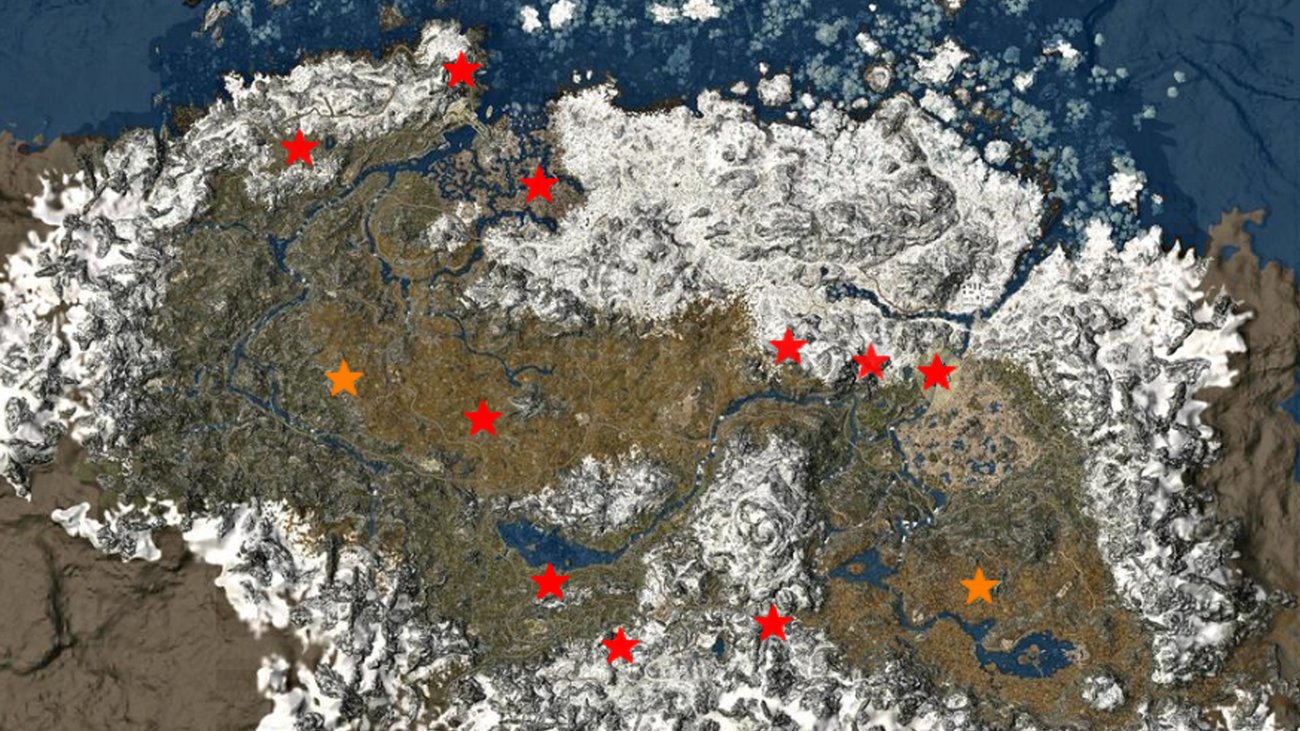Choose the middle of three eastern red stars
The image size is (1300, 731).
click(871, 362)
